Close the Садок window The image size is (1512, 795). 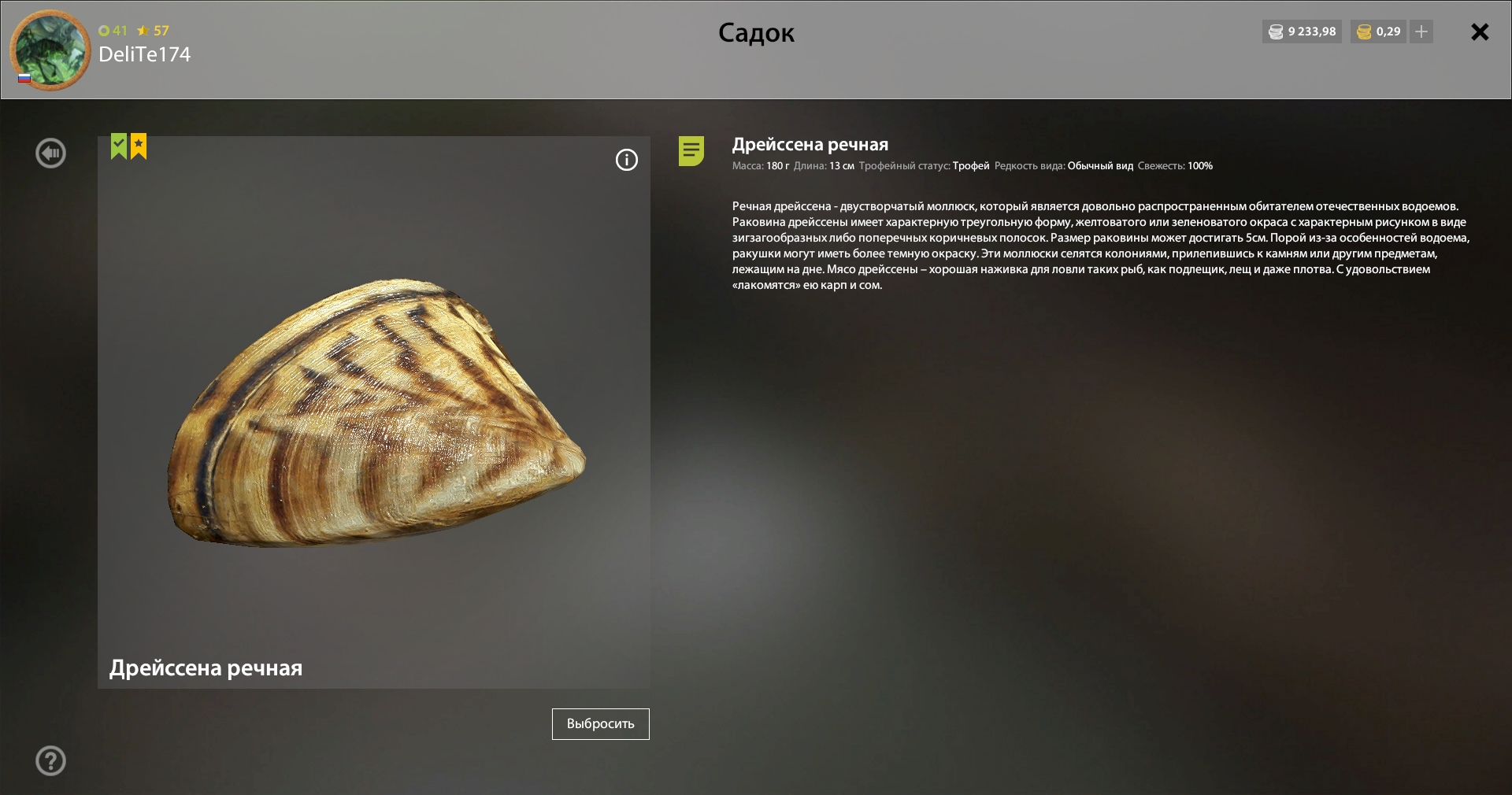click(x=1480, y=32)
